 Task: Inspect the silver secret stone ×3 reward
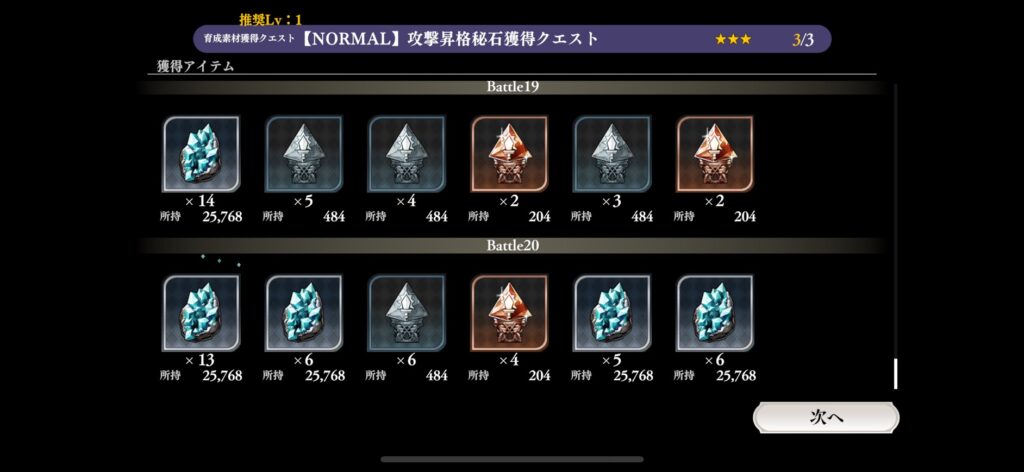click(612, 154)
